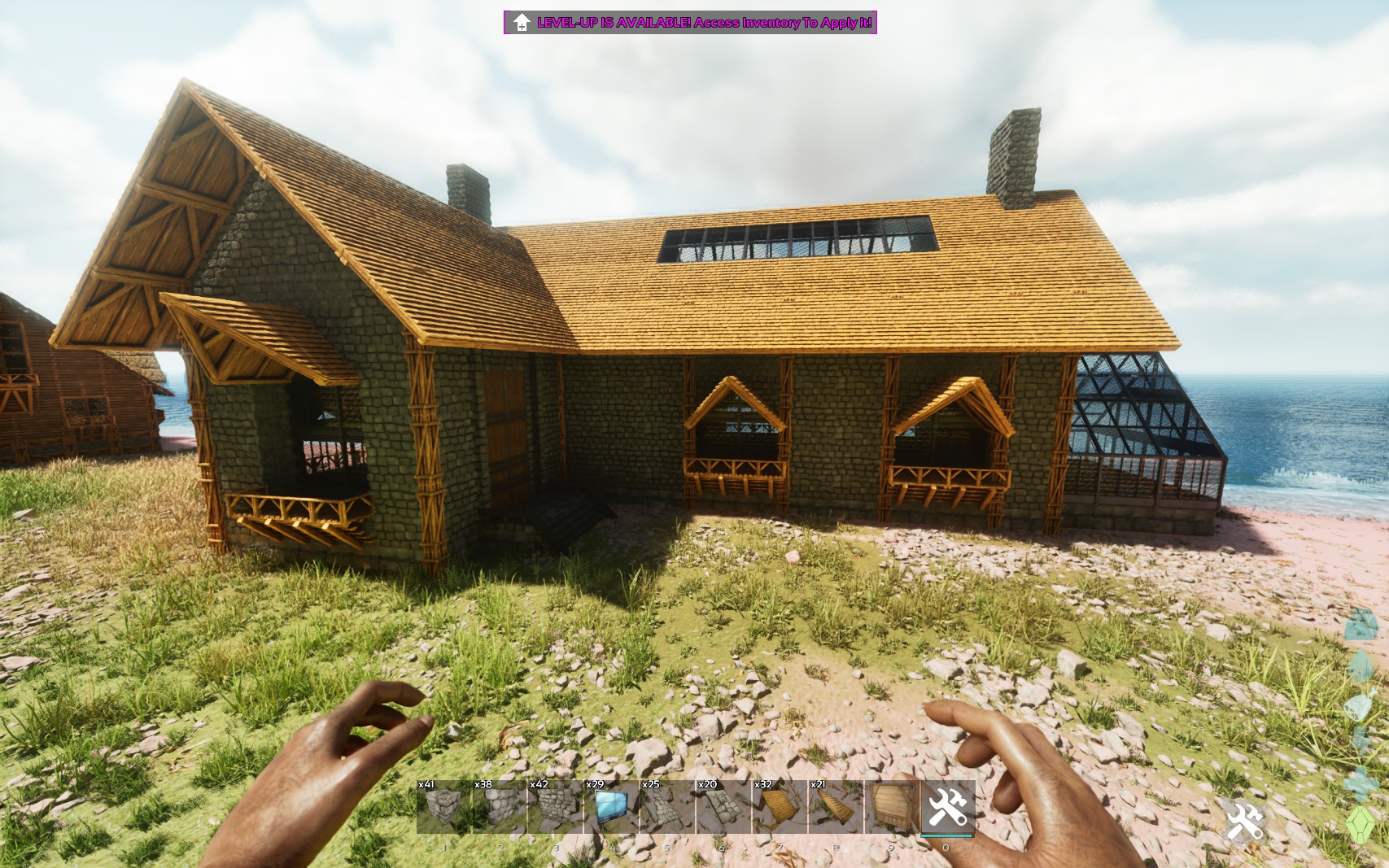This screenshot has width=1389, height=868.
Task: Select the greenhouse glass panel in slot 4
Action: (x=612, y=810)
